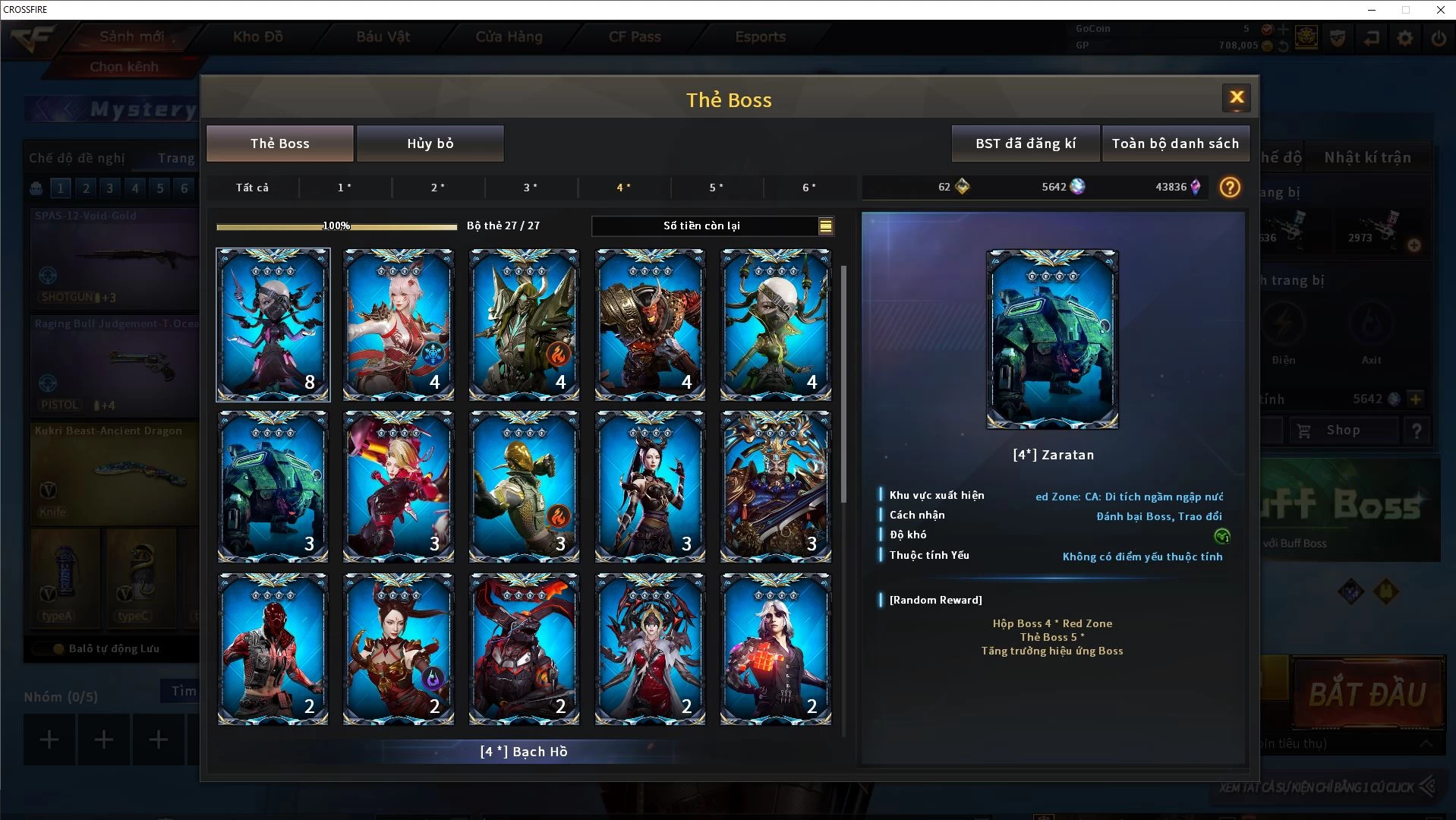The width and height of the screenshot is (1456, 820).
Task: Close the Thẻ Boss dialog
Action: 1236,97
